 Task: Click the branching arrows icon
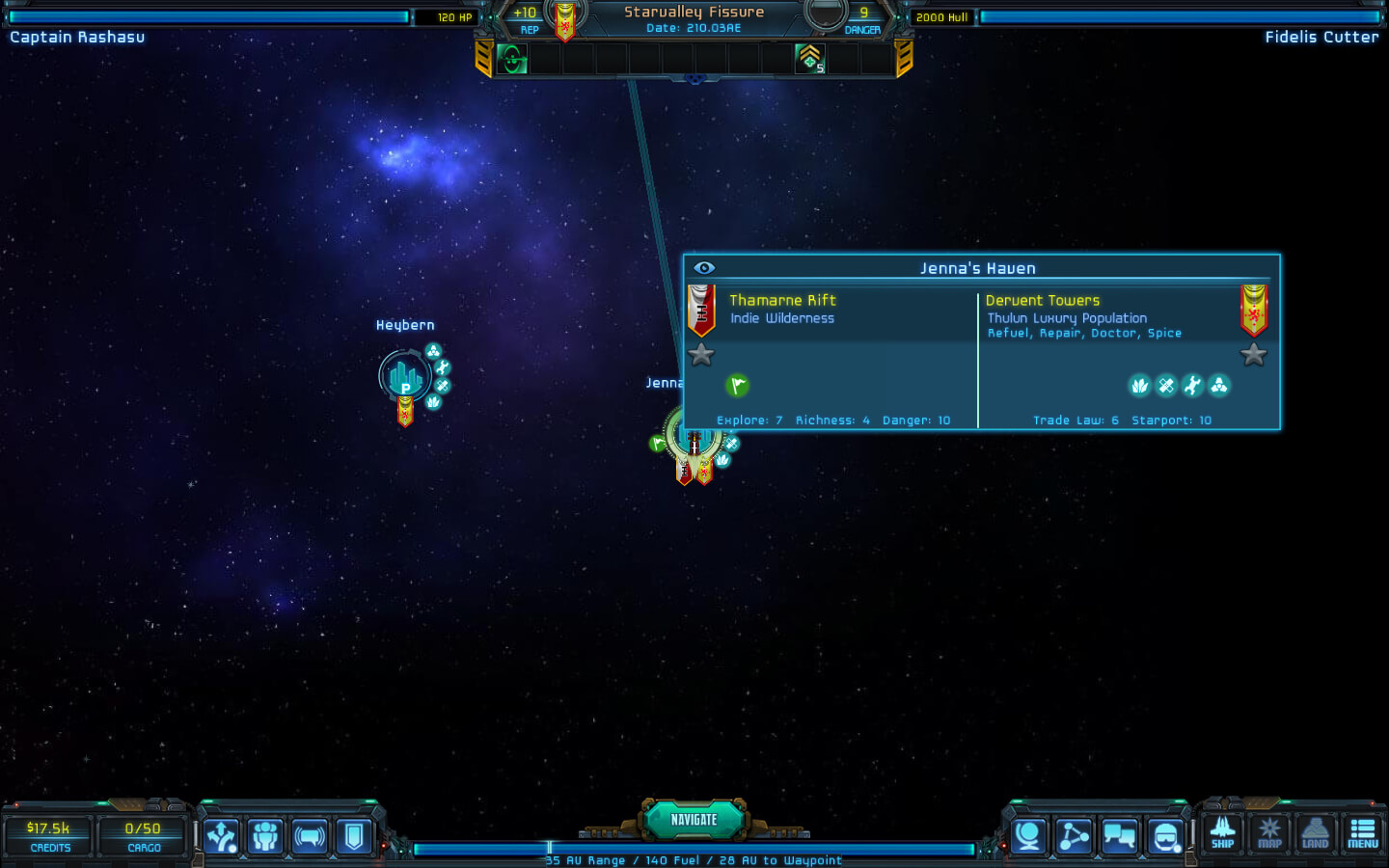(x=221, y=836)
